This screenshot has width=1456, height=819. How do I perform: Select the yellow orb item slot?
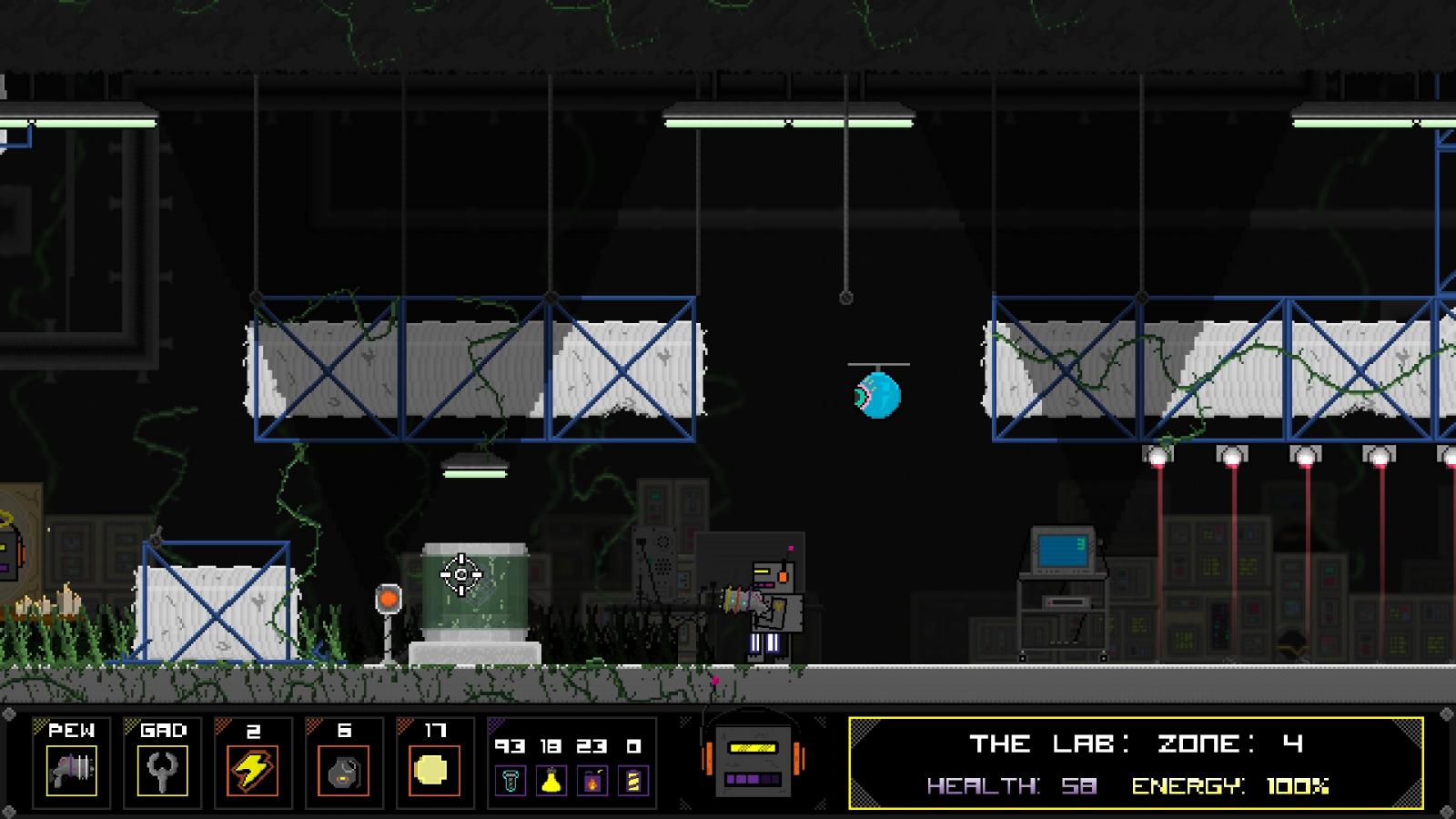click(x=431, y=770)
